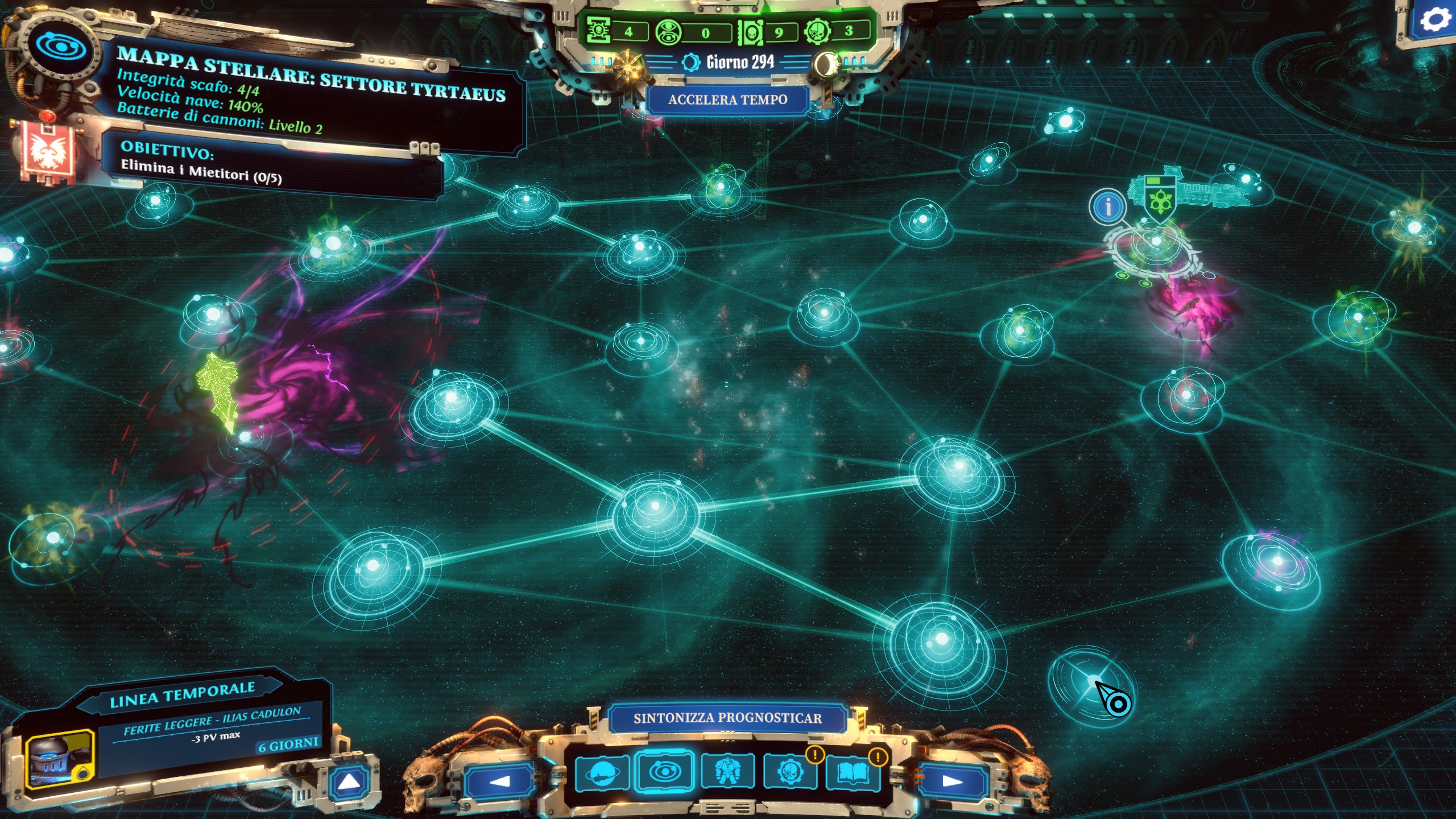
Task: Select the green biohazard shield mission marker
Action: coord(1159,199)
